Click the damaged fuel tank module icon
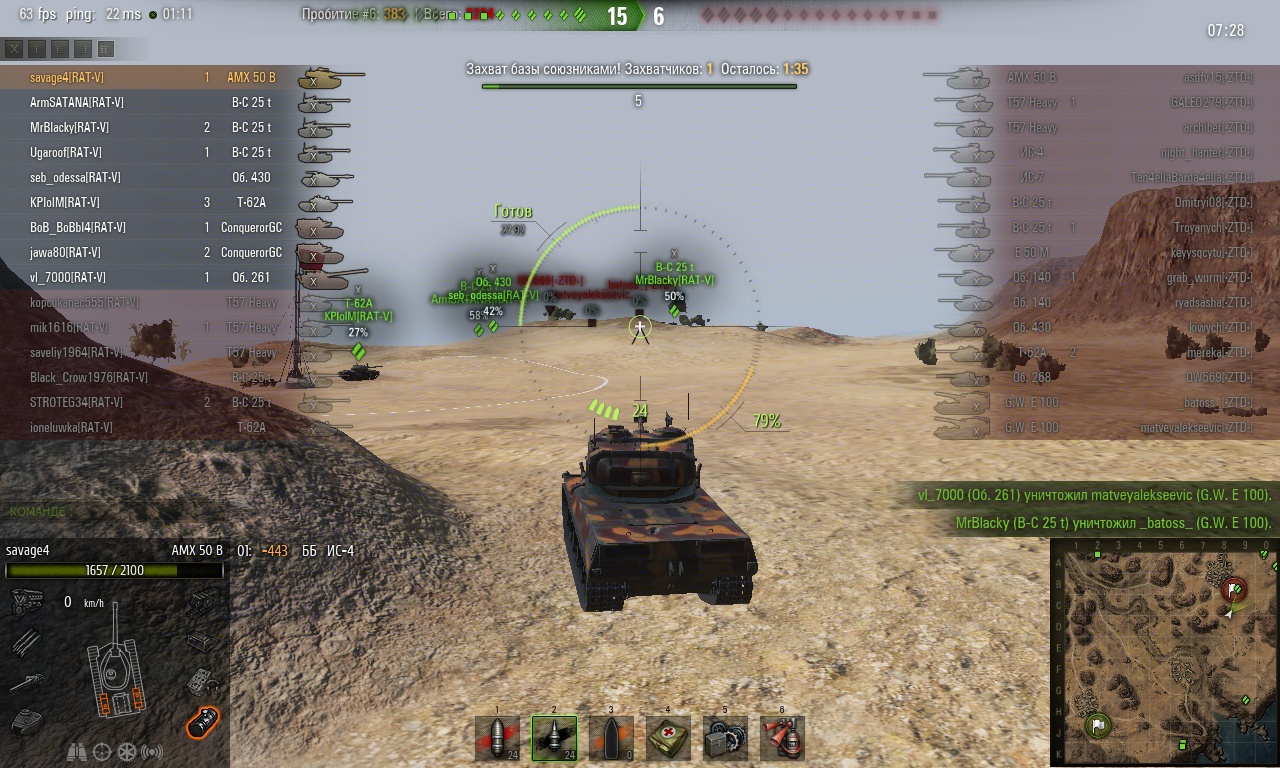Viewport: 1280px width, 768px height. pos(203,719)
